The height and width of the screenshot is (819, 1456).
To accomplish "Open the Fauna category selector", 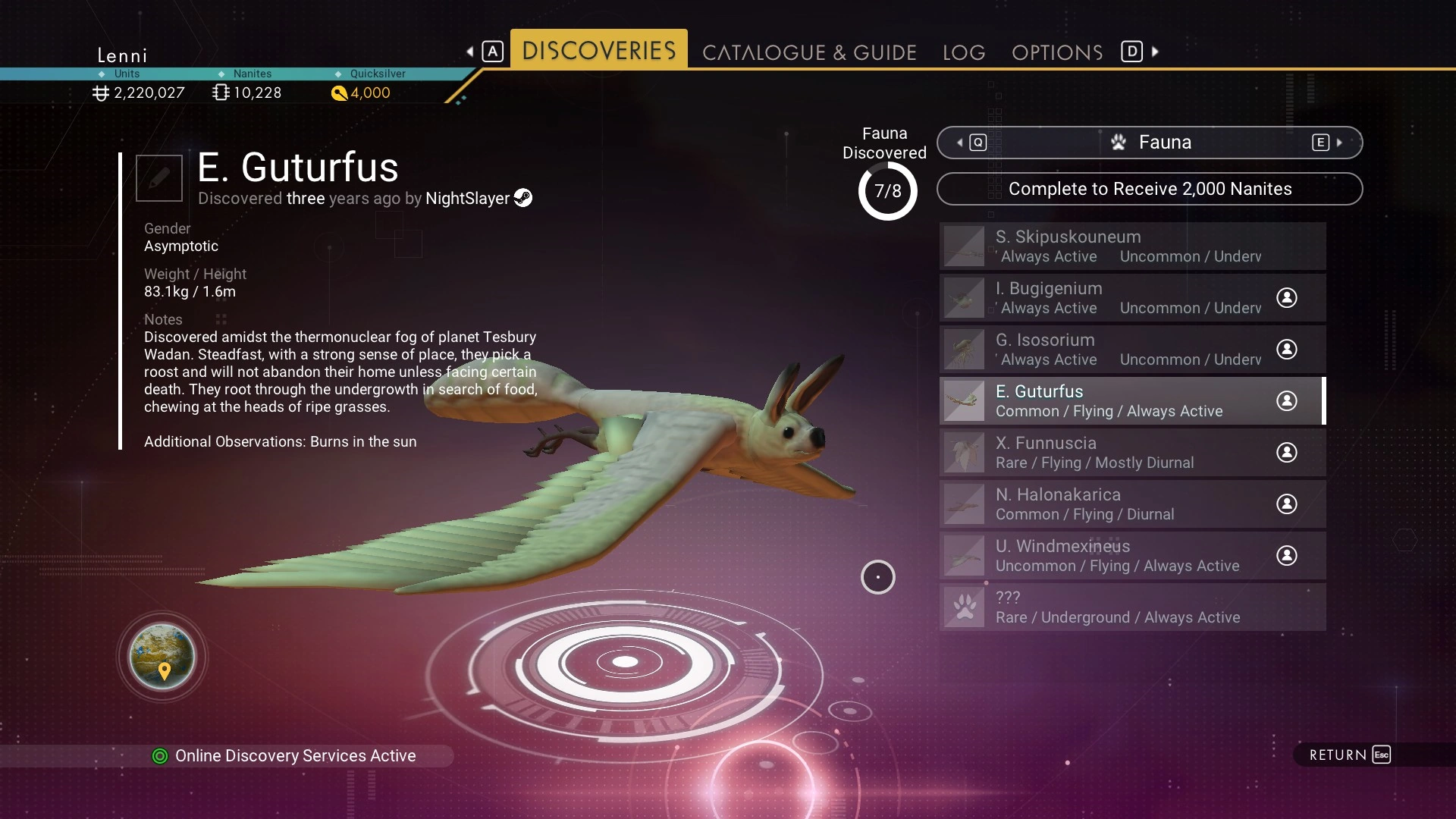I will (1150, 143).
